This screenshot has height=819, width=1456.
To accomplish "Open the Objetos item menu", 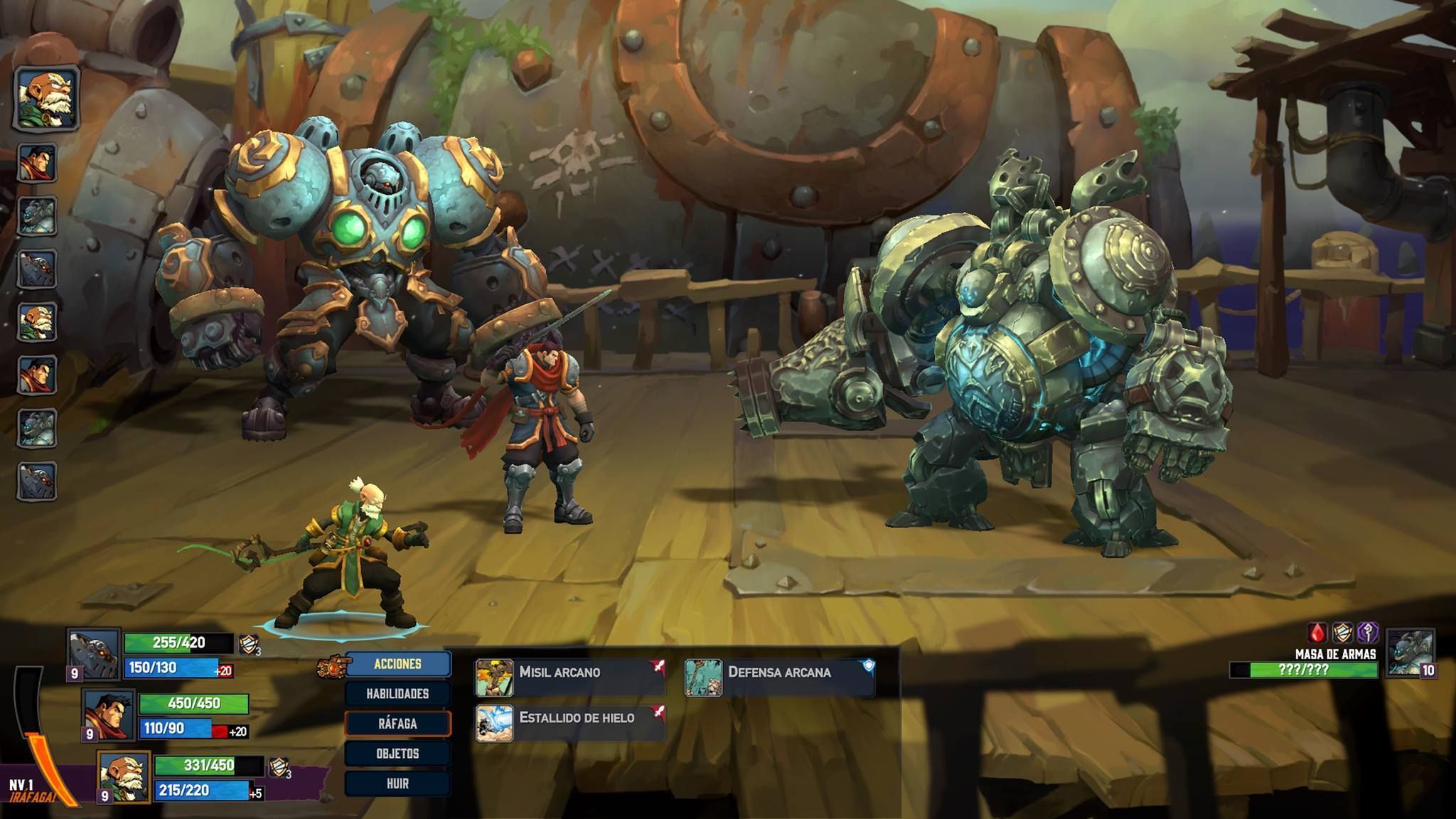I will click(397, 754).
